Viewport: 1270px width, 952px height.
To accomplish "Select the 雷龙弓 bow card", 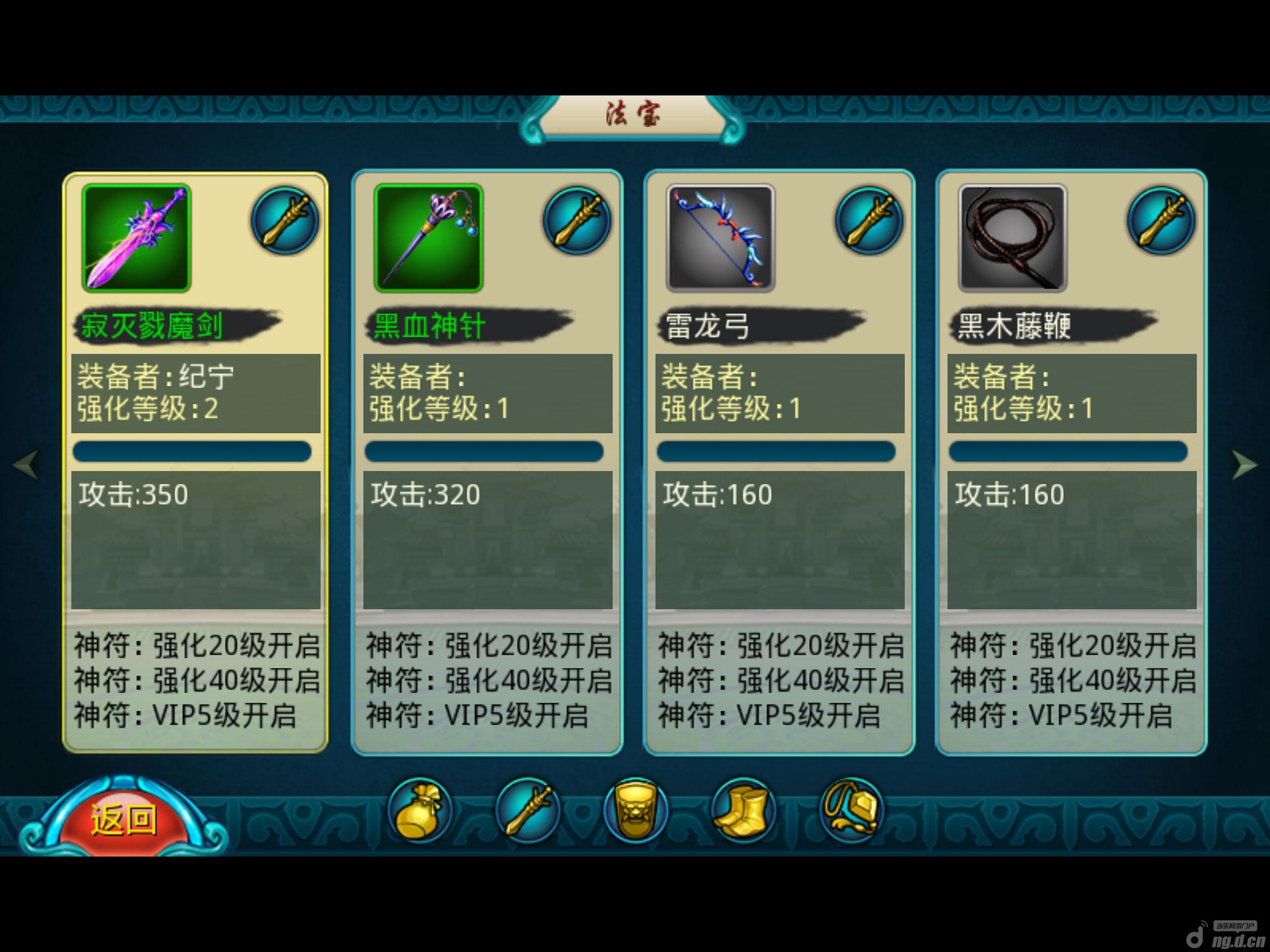I will [779, 462].
